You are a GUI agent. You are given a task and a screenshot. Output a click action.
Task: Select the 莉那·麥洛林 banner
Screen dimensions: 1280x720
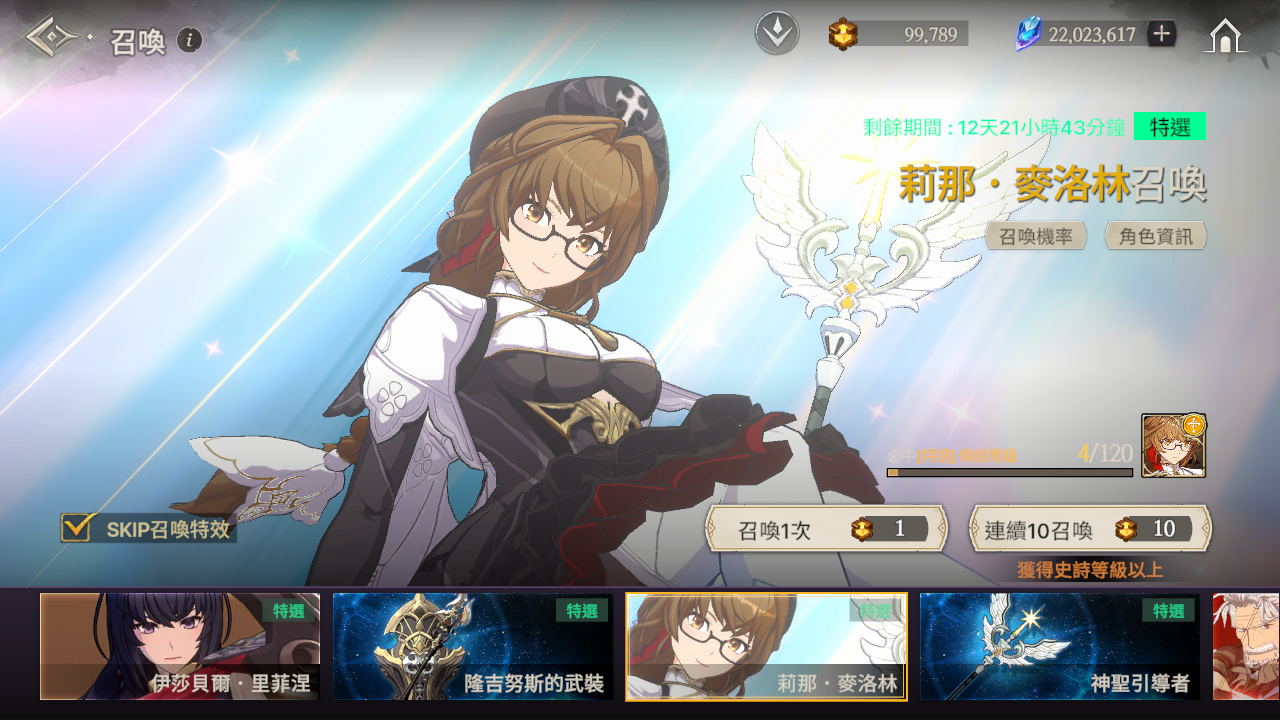[x=766, y=646]
